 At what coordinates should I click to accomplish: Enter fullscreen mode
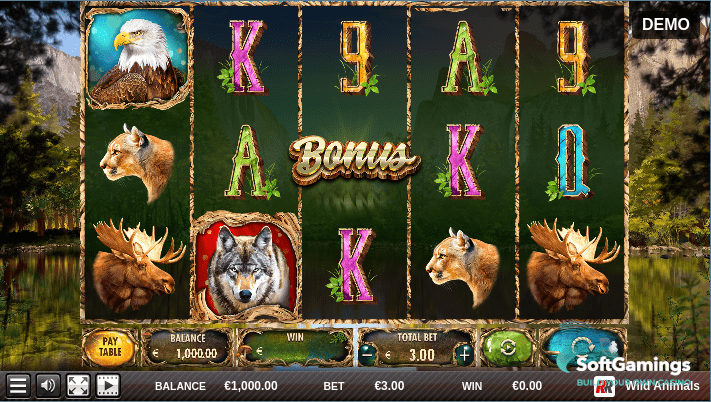(x=77, y=385)
